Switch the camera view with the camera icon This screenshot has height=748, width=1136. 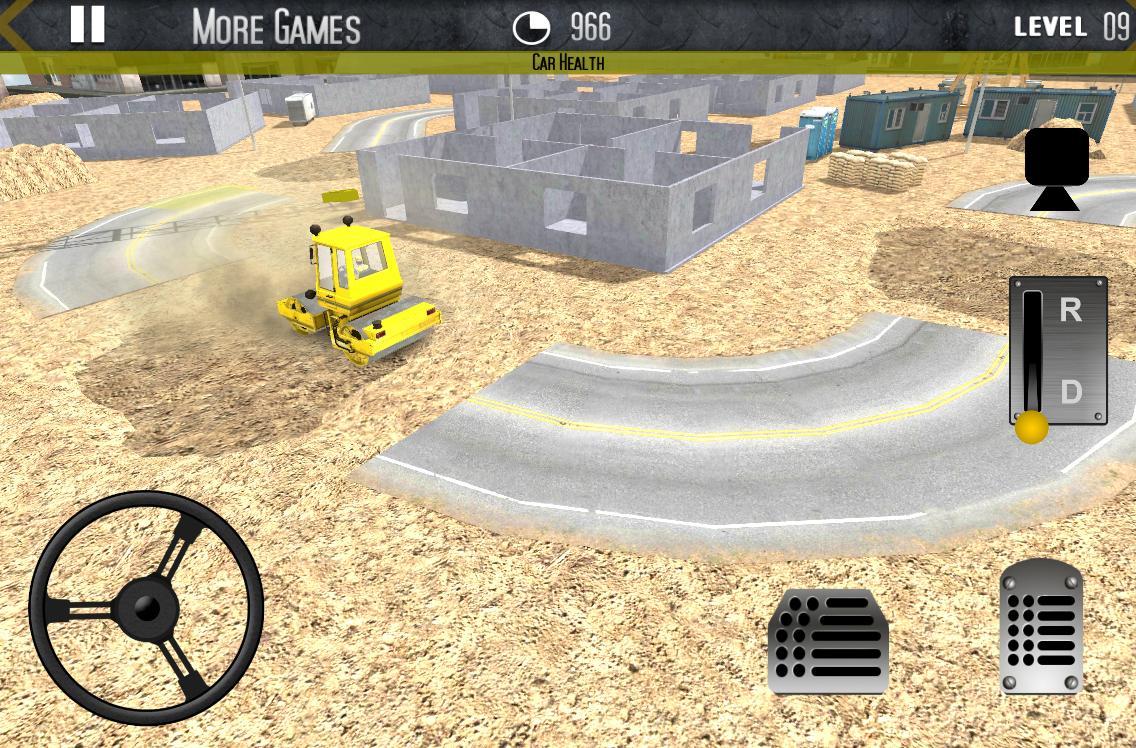coord(1056,167)
